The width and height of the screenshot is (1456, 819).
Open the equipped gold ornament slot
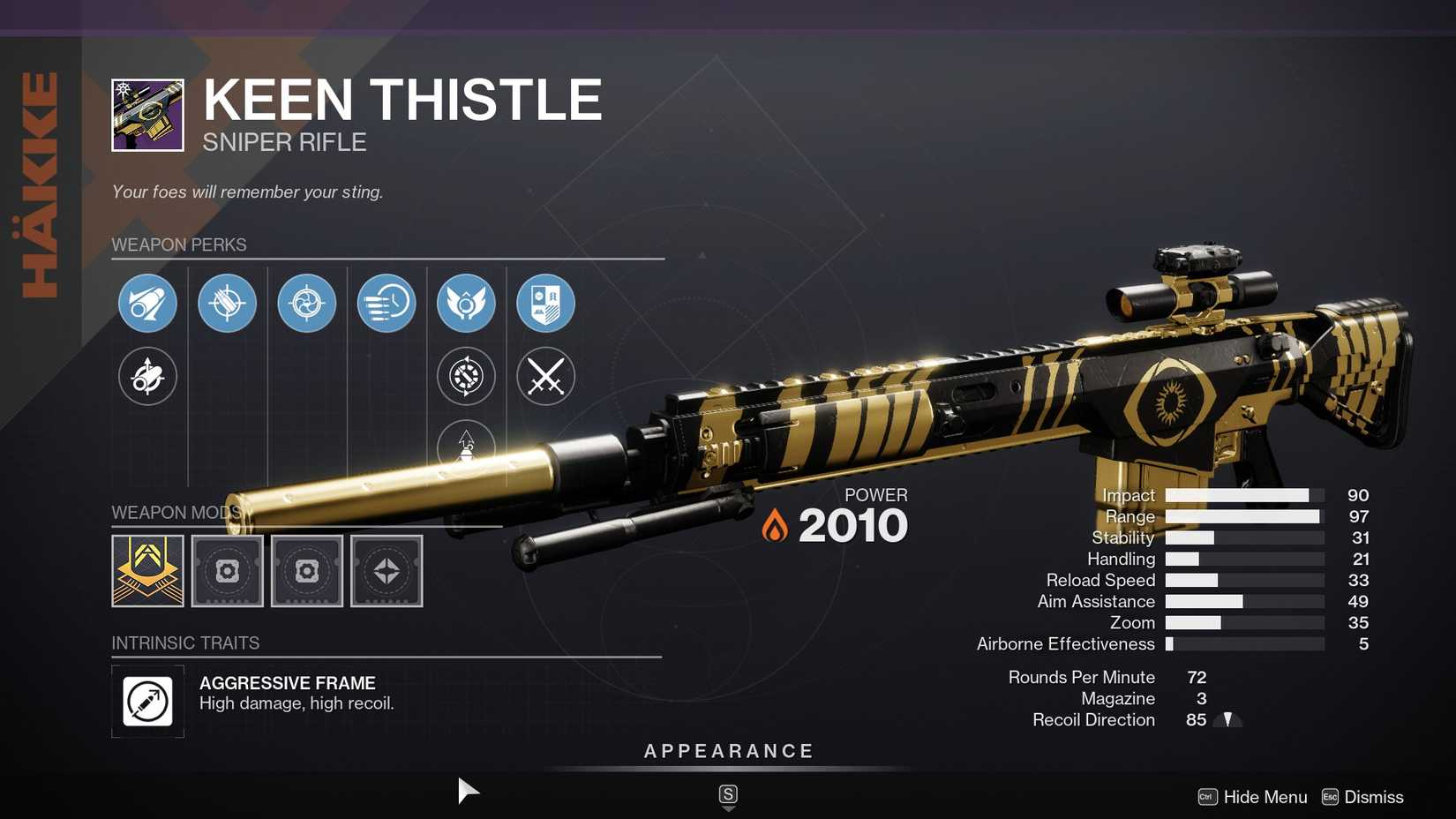click(x=147, y=571)
